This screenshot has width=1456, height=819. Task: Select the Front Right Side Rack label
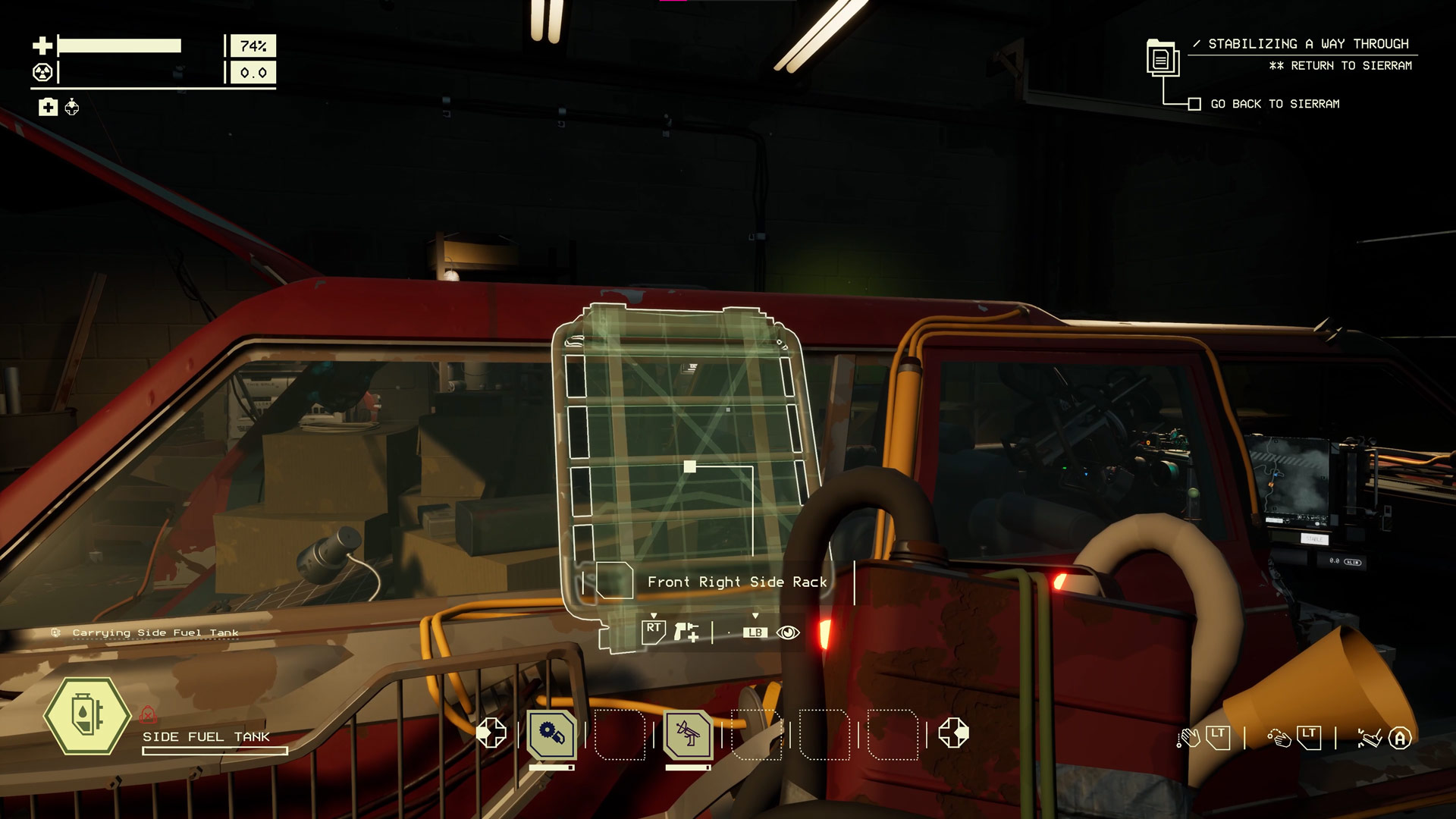[736, 582]
